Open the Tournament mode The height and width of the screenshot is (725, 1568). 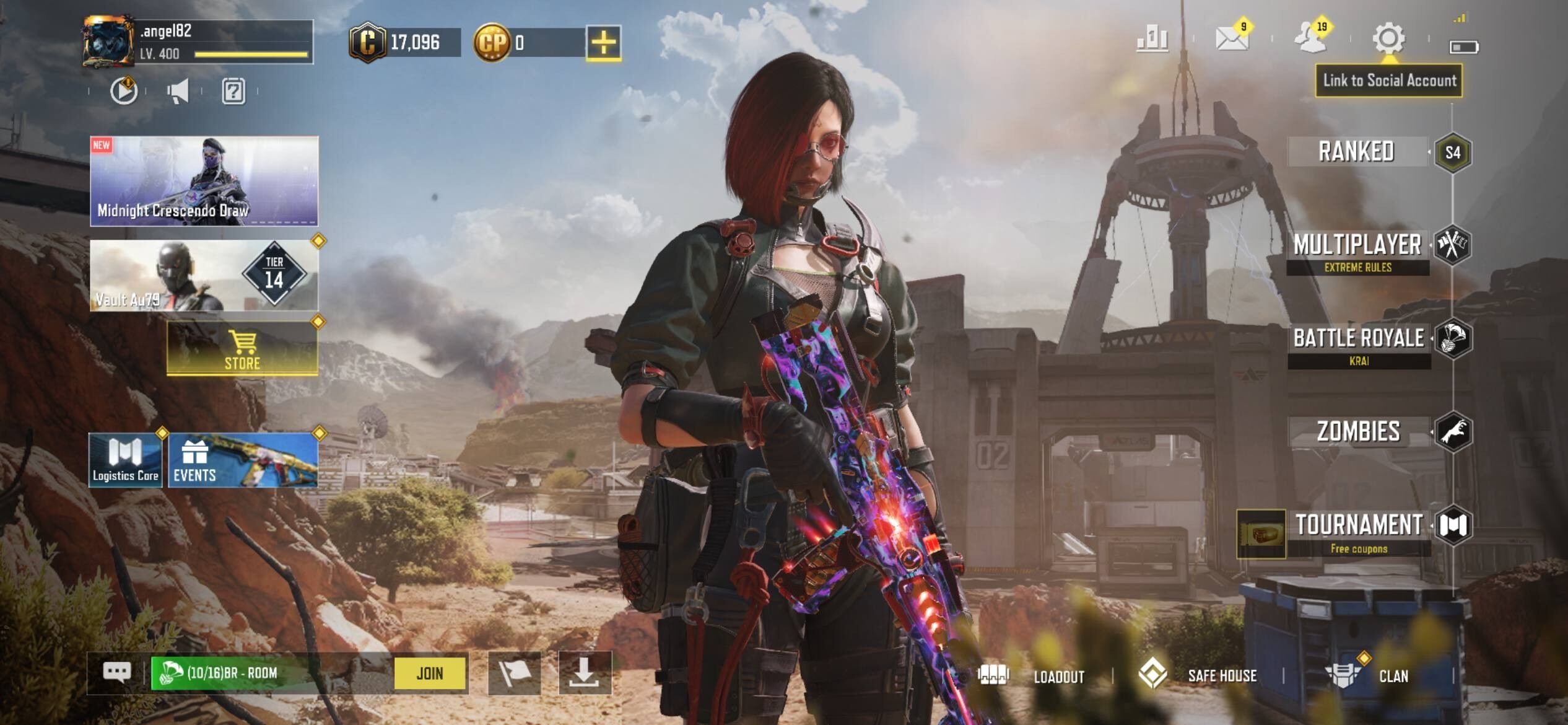1359,530
